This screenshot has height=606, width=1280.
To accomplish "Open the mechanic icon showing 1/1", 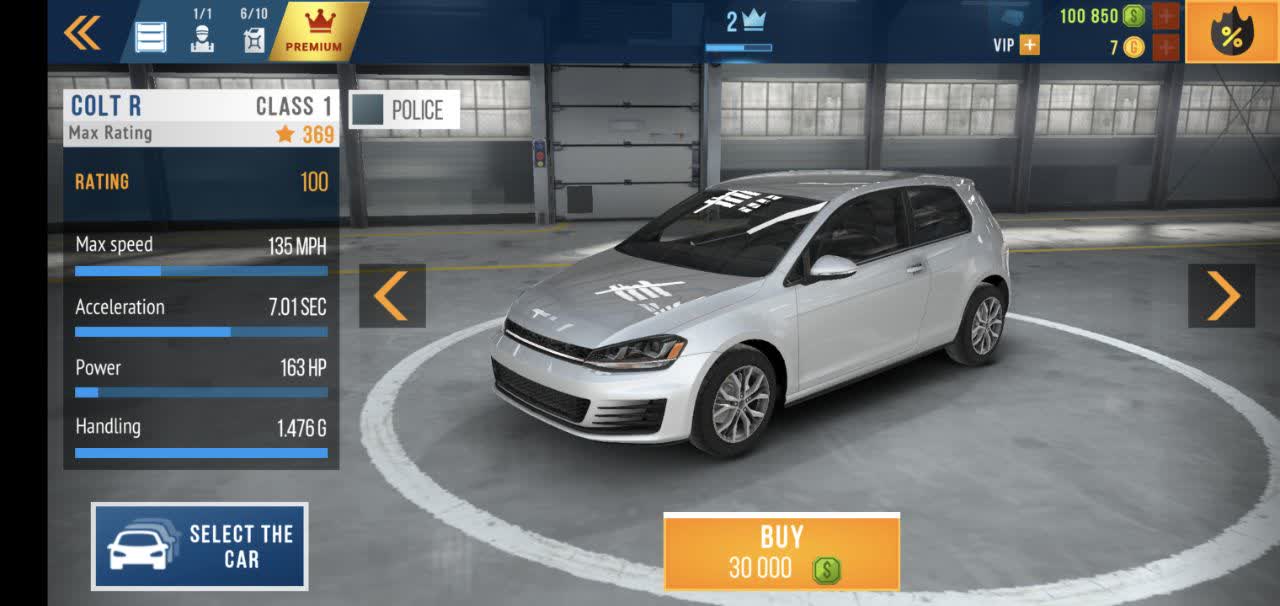I will (x=202, y=37).
